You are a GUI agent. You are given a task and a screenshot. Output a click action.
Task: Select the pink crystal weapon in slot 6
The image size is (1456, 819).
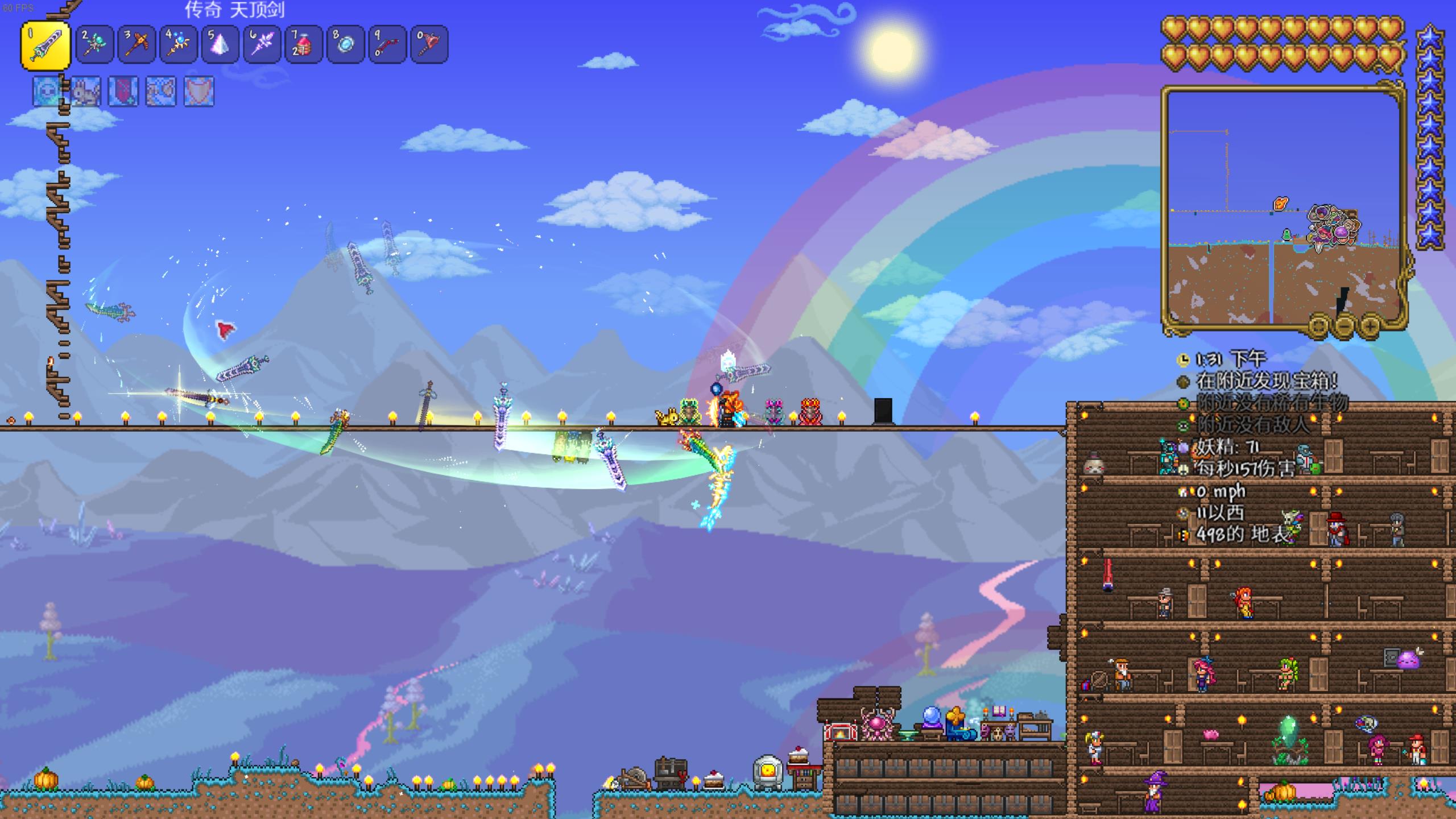(262, 44)
